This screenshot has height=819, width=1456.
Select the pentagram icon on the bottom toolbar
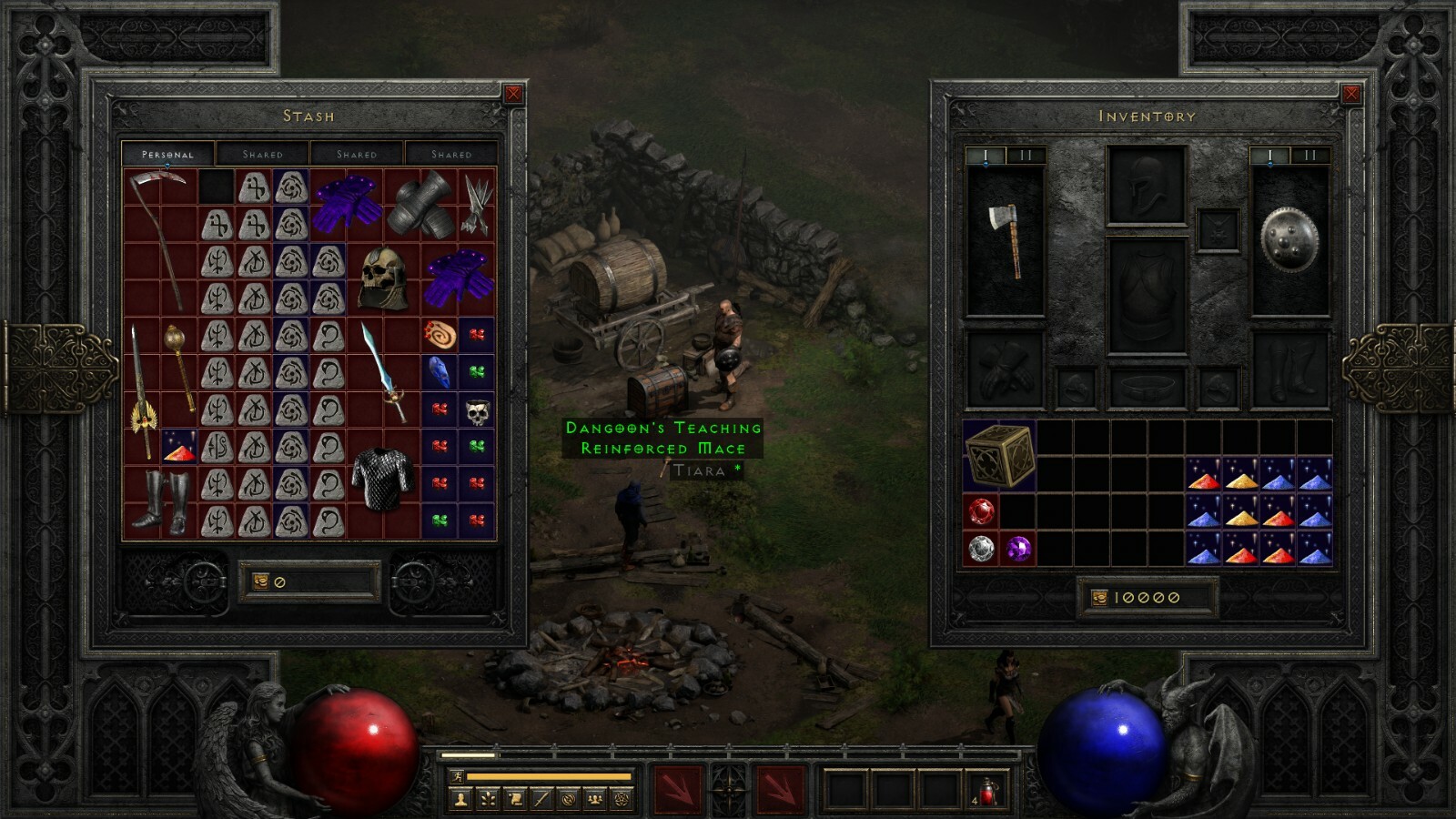tap(621, 799)
